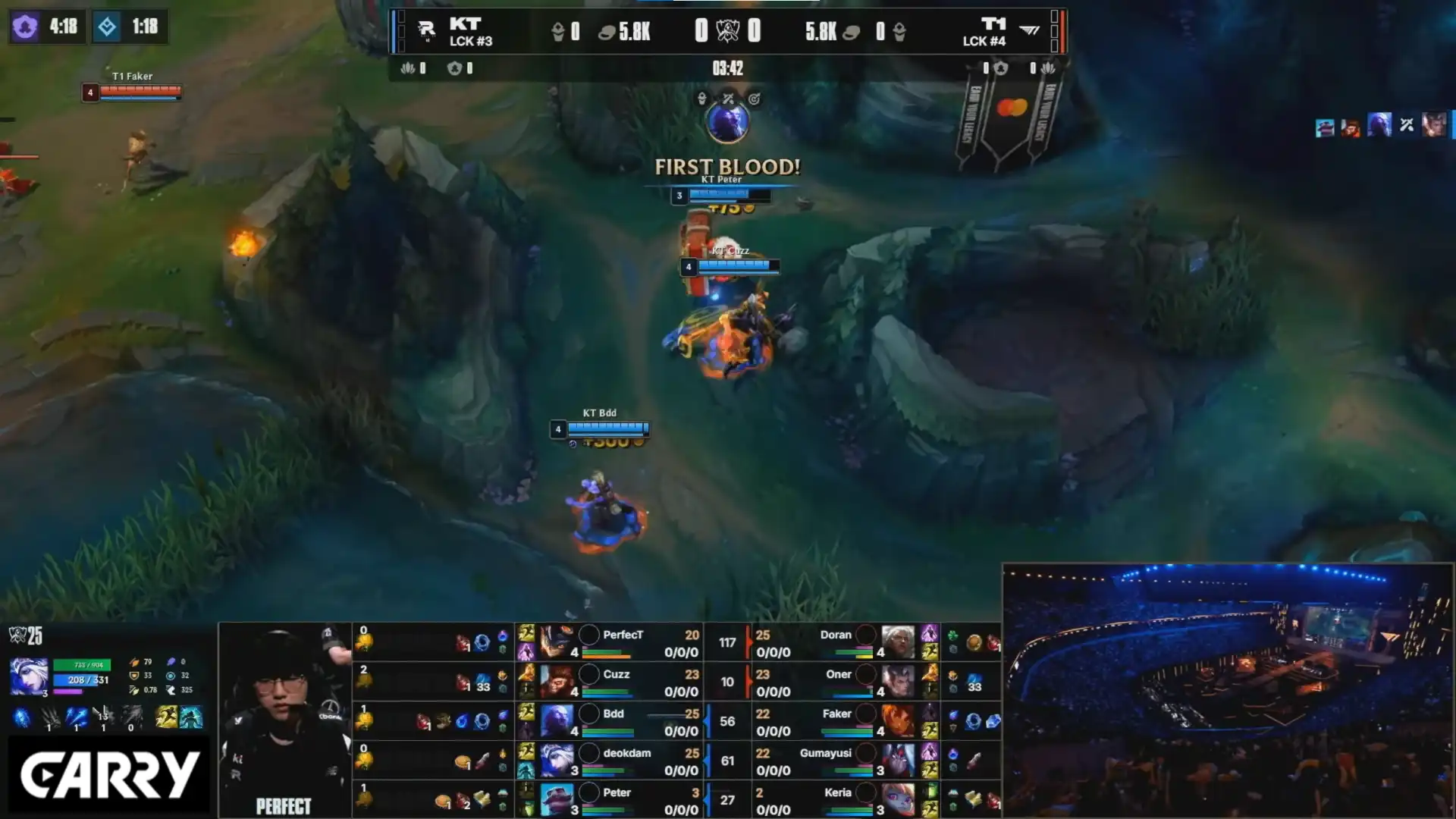Screen dimensions: 1456x819
Task: Click the KT team logo on scoreboard
Action: point(426,30)
